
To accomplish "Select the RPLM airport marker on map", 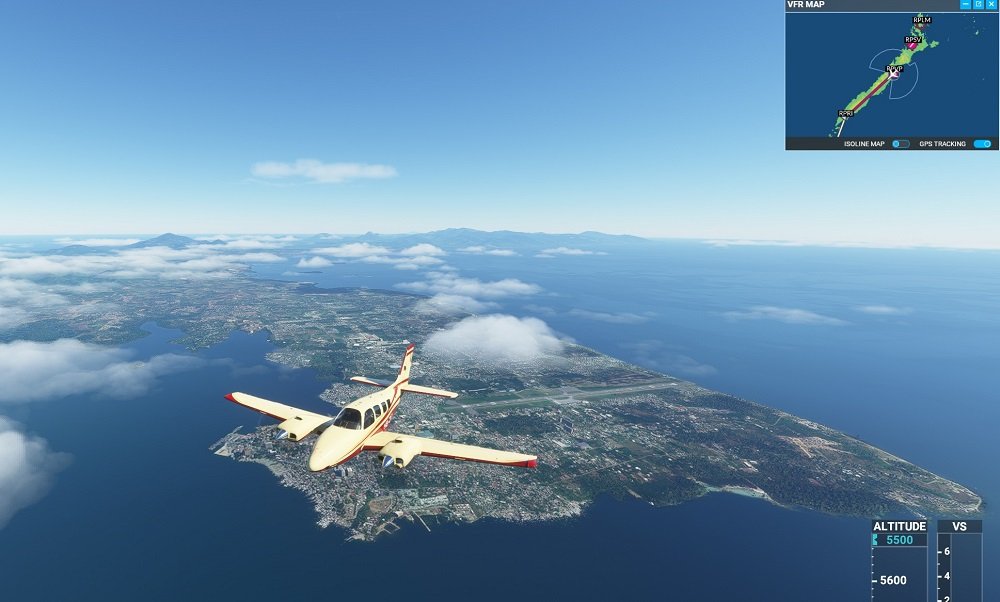I will [921, 19].
